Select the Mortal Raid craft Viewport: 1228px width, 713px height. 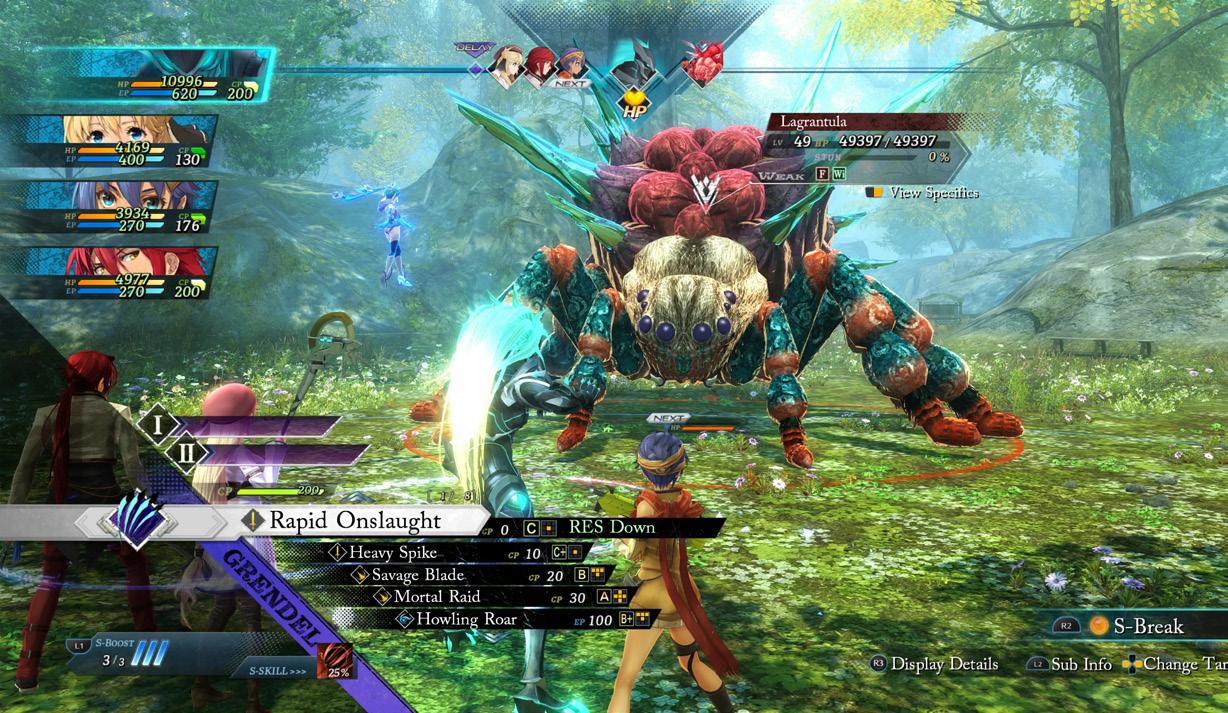(x=437, y=597)
